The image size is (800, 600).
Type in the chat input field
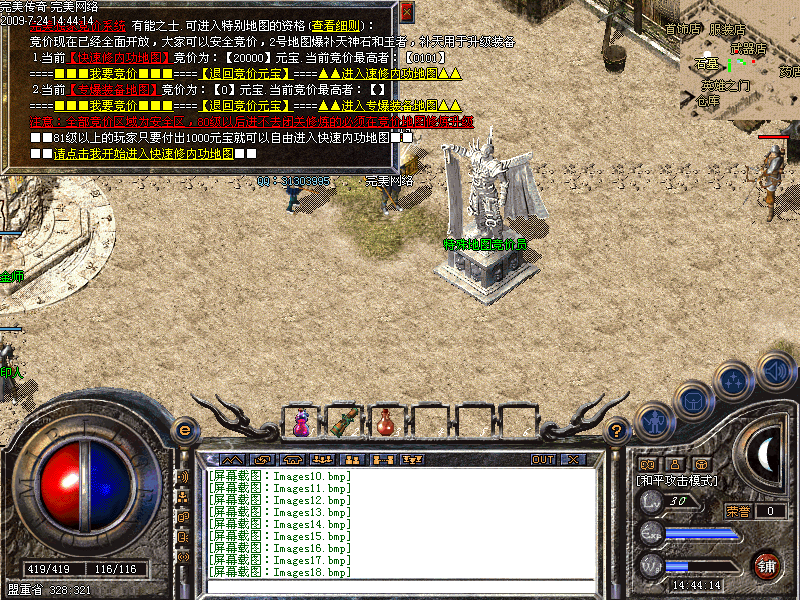click(x=400, y=586)
